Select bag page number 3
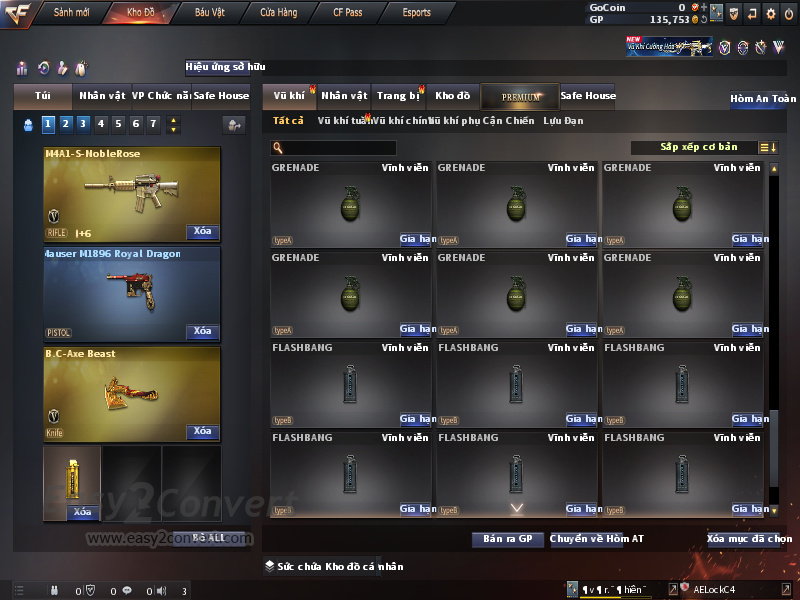This screenshot has height=600, width=800. [x=82, y=124]
